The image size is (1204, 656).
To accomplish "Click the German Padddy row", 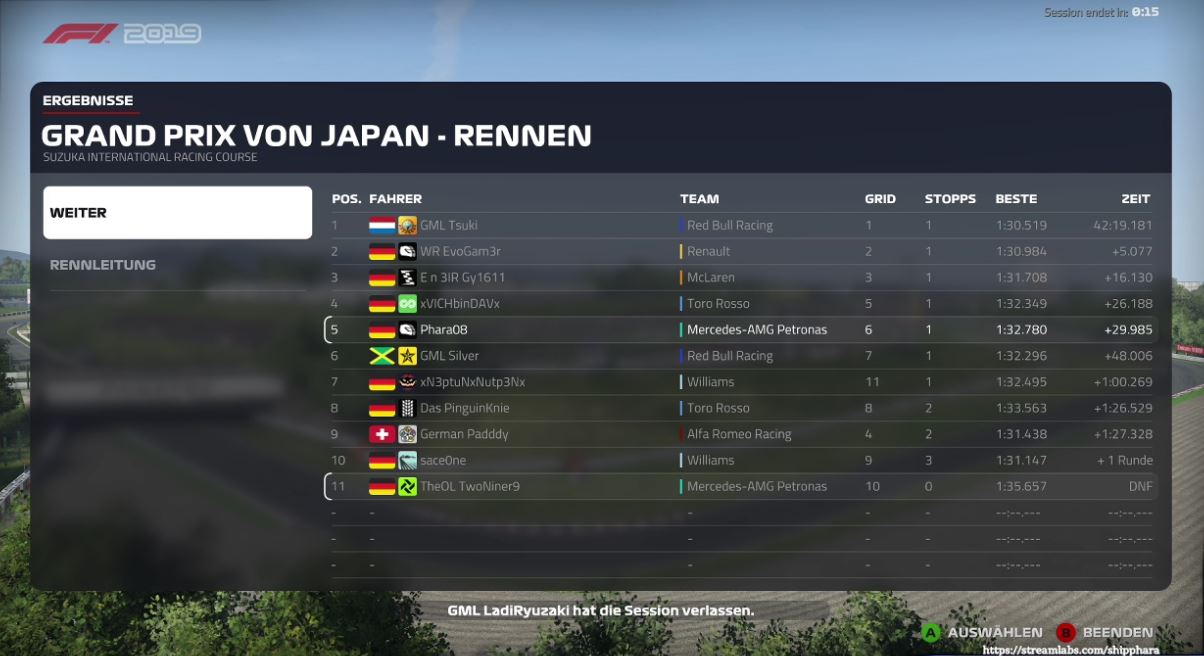I will [741, 434].
